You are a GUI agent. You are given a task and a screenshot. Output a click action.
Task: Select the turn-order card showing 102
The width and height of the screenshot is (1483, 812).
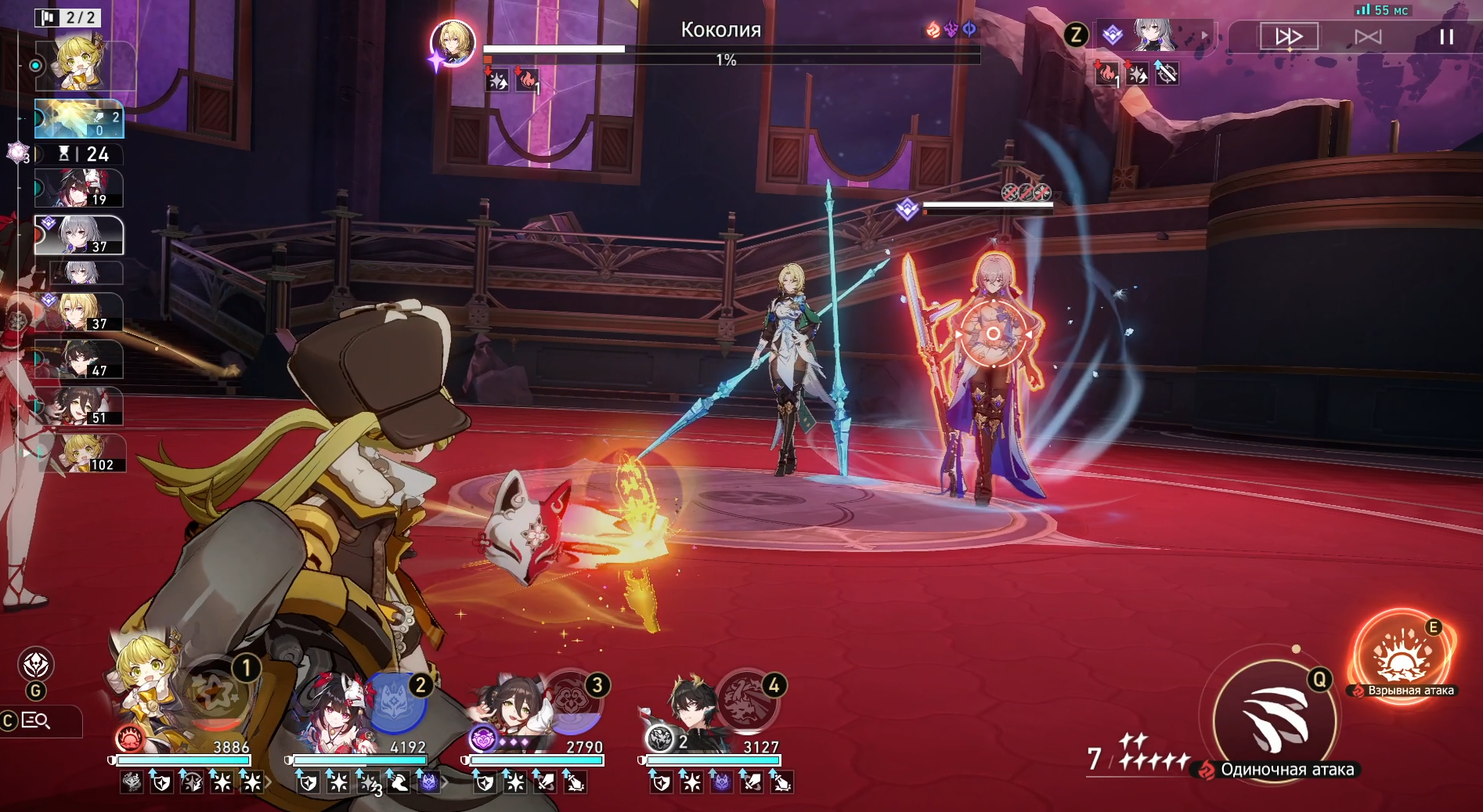(x=82, y=454)
